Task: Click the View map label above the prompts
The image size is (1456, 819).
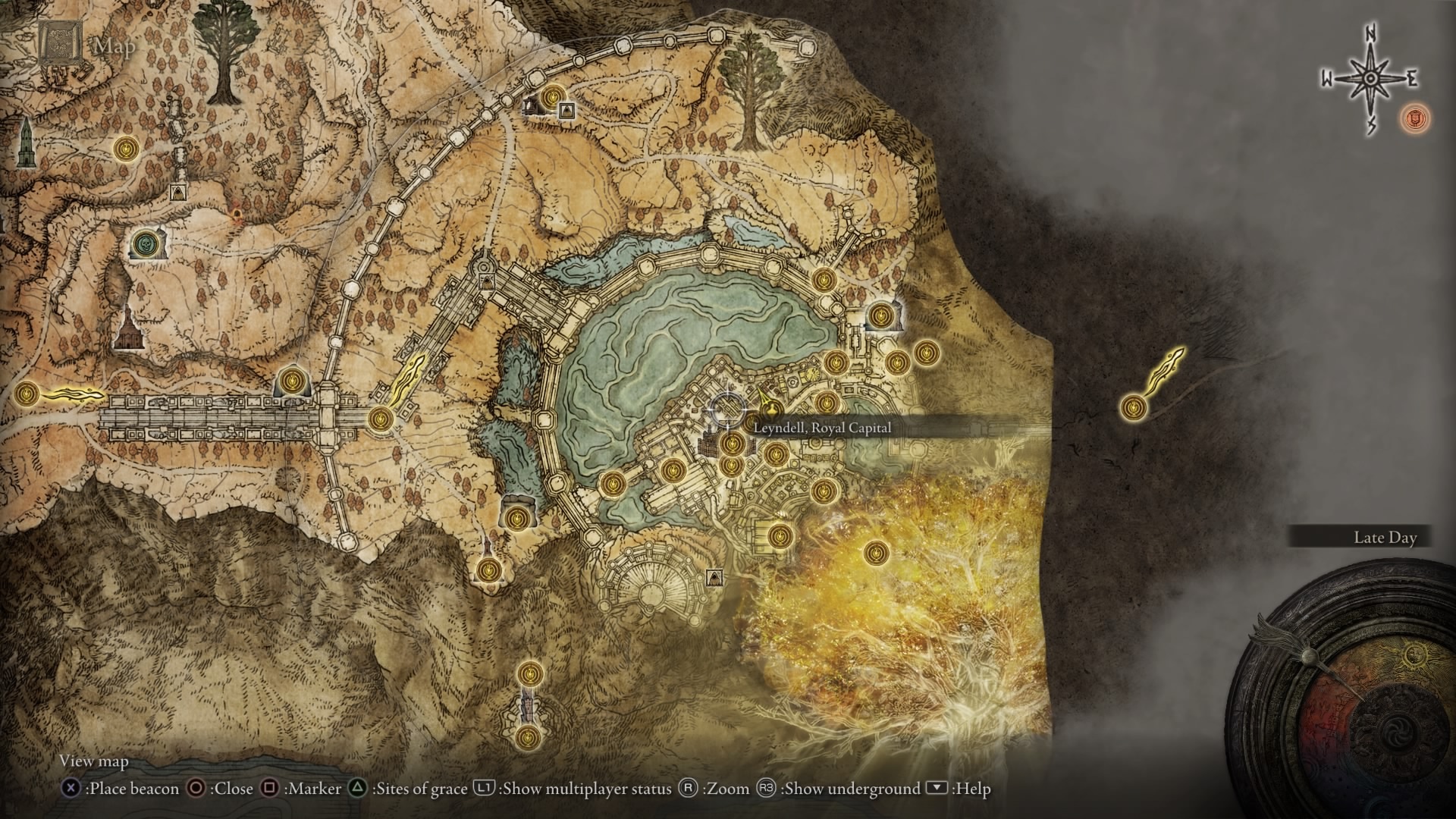Action: 96,761
